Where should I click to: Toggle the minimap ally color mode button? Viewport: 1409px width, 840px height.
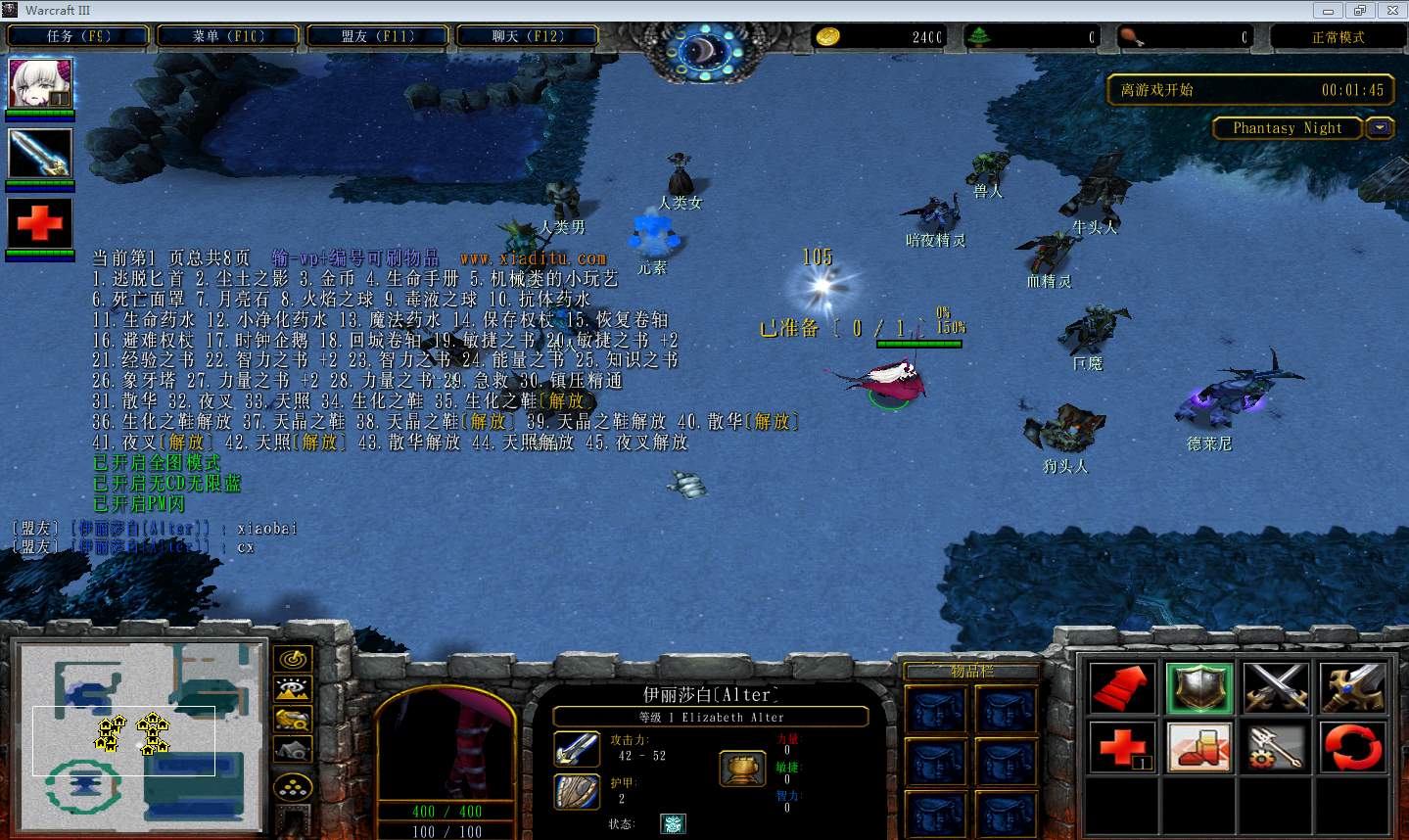pyautogui.click(x=292, y=720)
